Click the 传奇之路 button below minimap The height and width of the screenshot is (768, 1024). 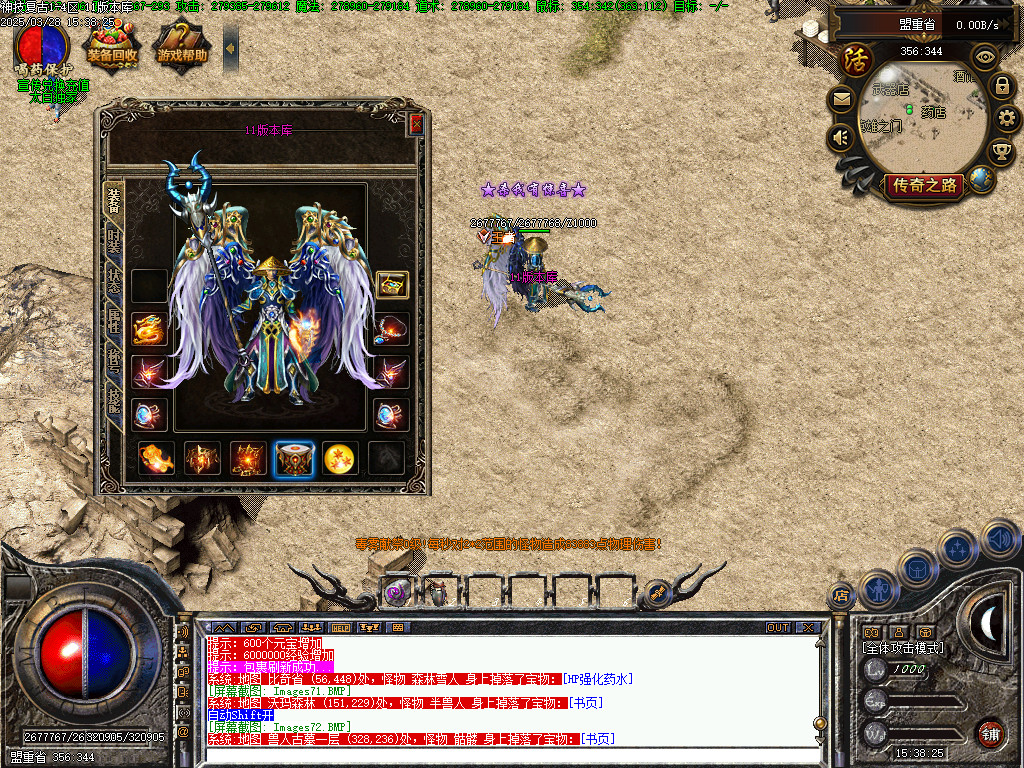point(924,185)
